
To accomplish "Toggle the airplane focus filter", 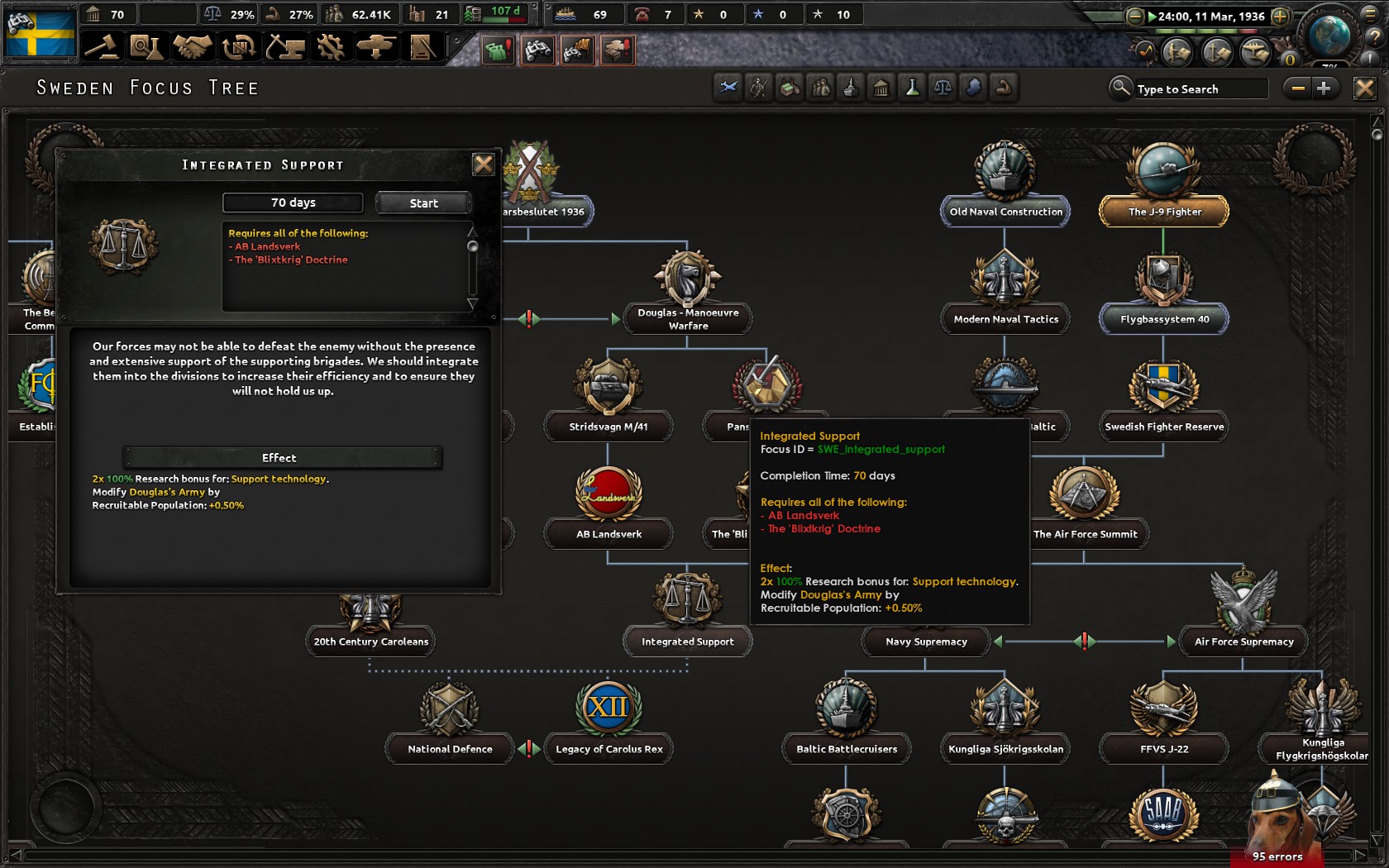I will point(728,88).
